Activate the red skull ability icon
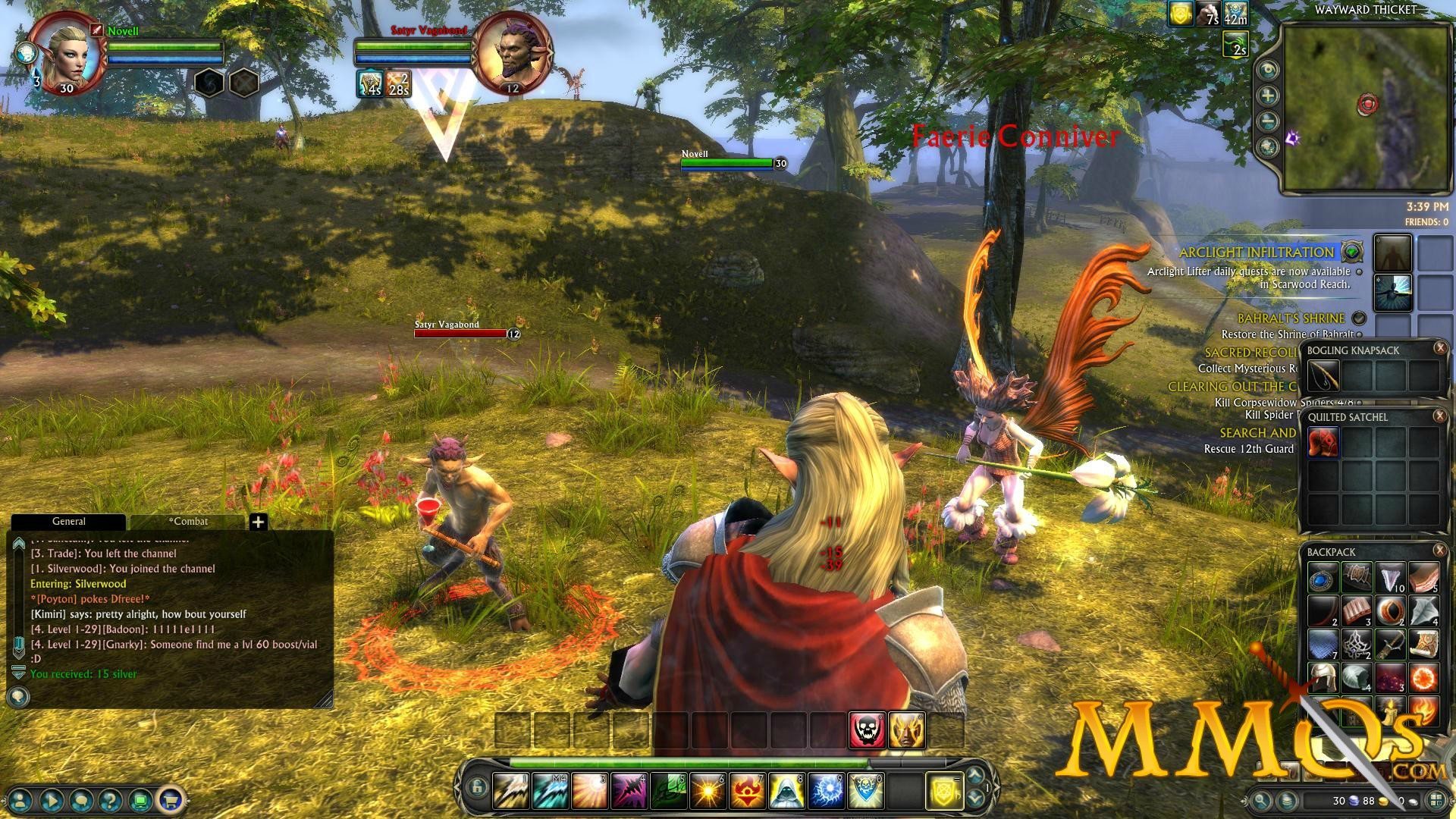Image resolution: width=1456 pixels, height=819 pixels. pos(867,730)
